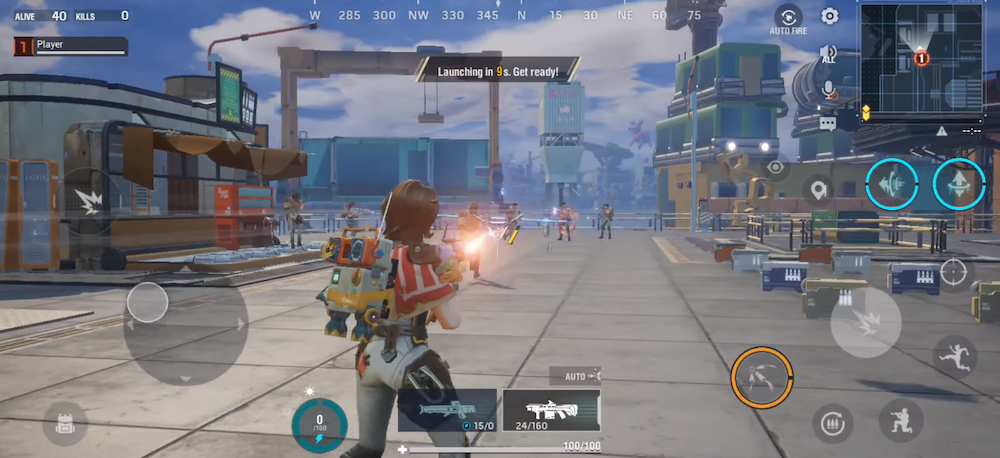The height and width of the screenshot is (458, 1000).
Task: Reload with the bullets button
Action: 832,425
